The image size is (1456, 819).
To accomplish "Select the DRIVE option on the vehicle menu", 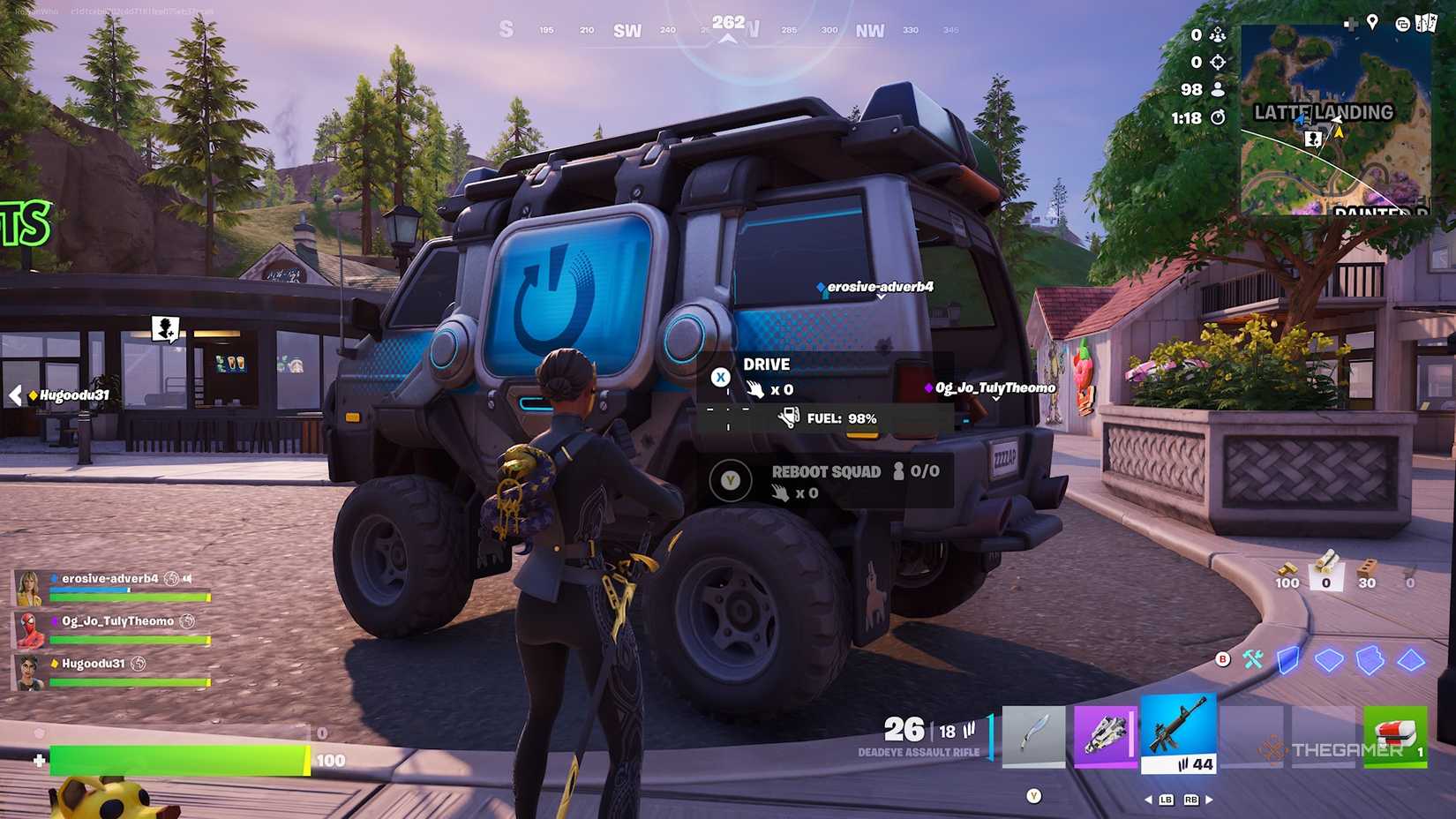I will pos(766,364).
